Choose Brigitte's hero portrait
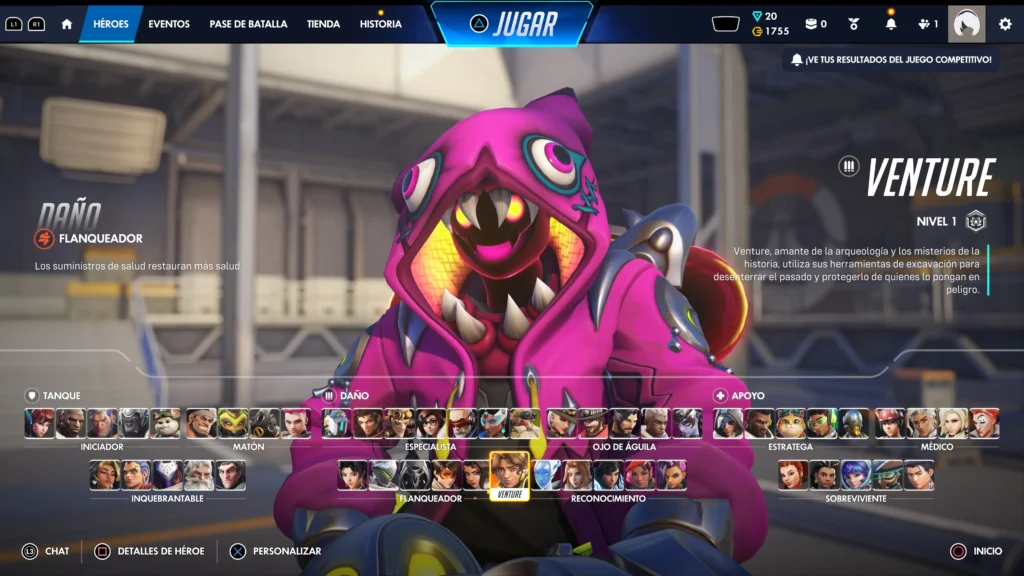Viewport: 1024px width, 576px height. [793, 475]
